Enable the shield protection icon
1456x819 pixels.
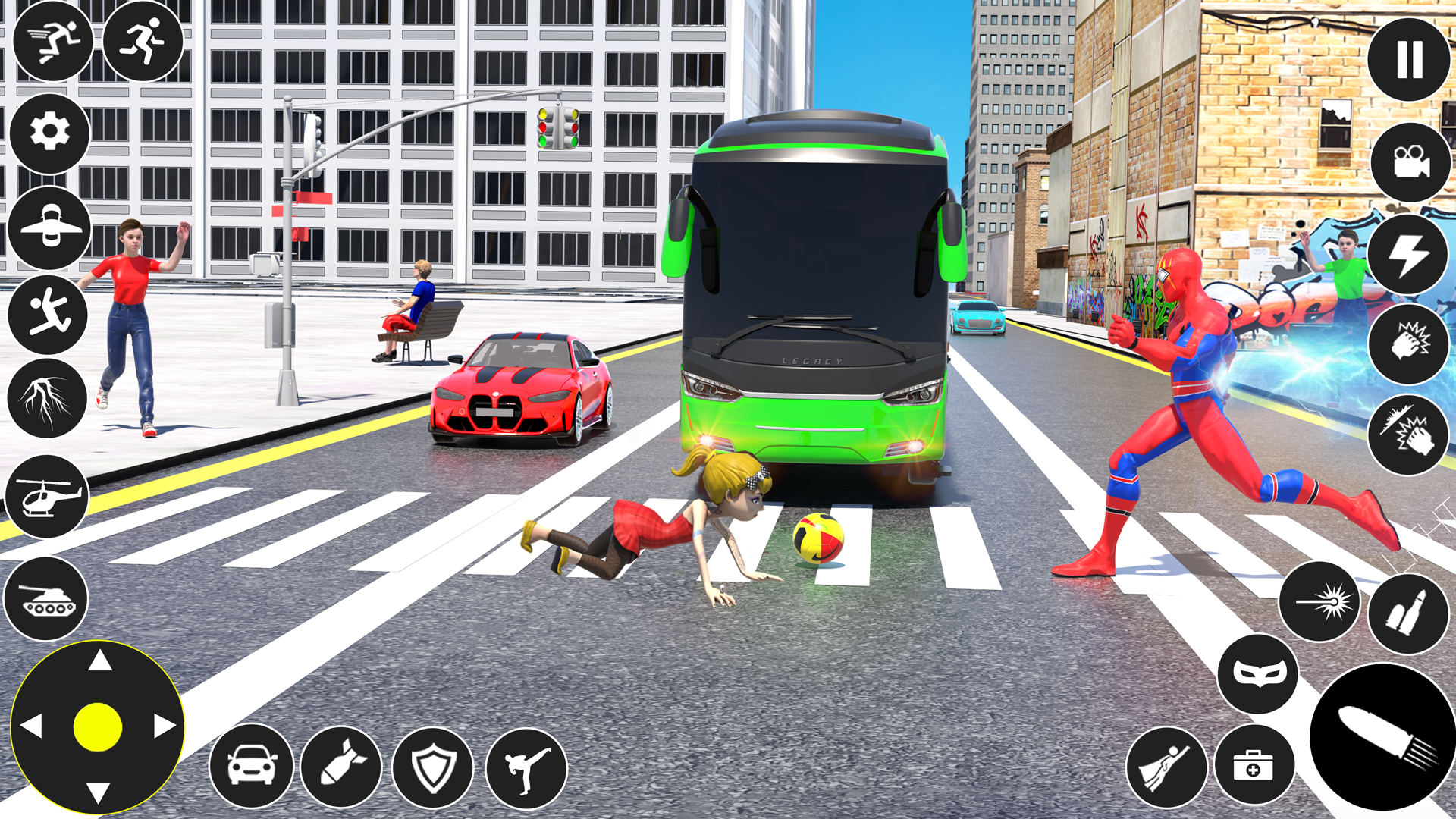tap(433, 767)
